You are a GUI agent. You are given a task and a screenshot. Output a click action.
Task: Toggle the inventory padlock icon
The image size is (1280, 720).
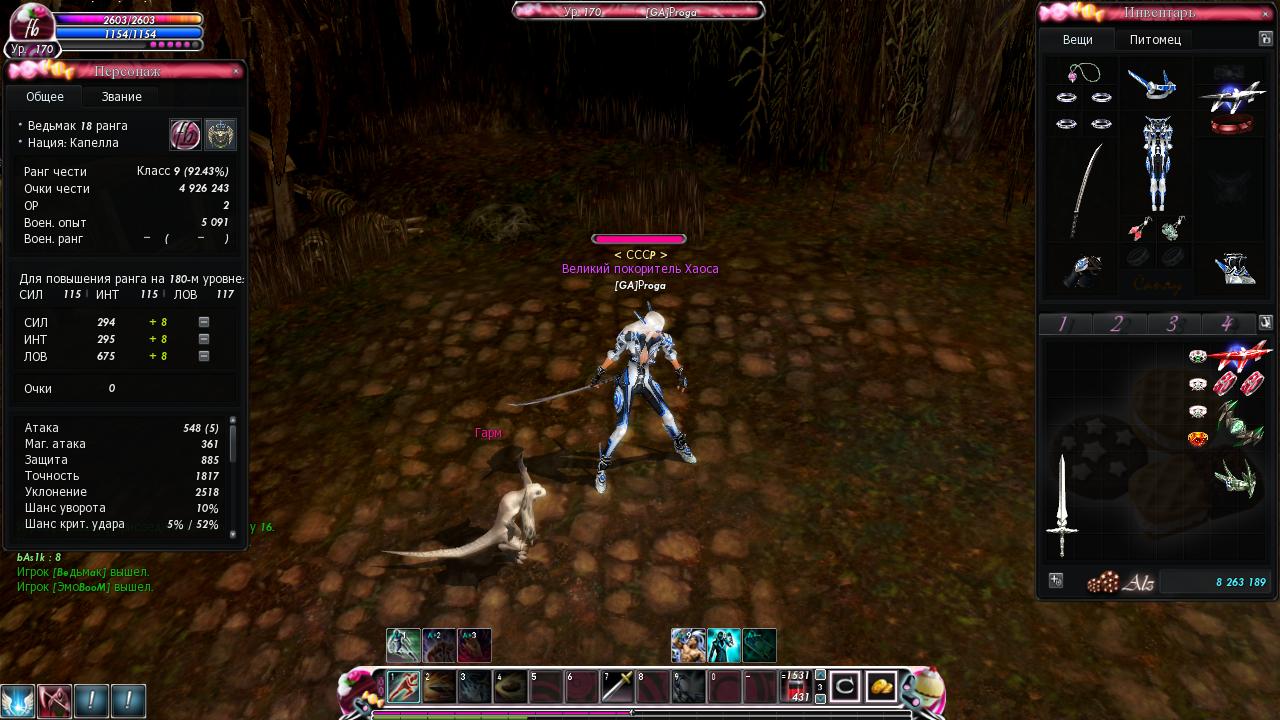(1266, 39)
